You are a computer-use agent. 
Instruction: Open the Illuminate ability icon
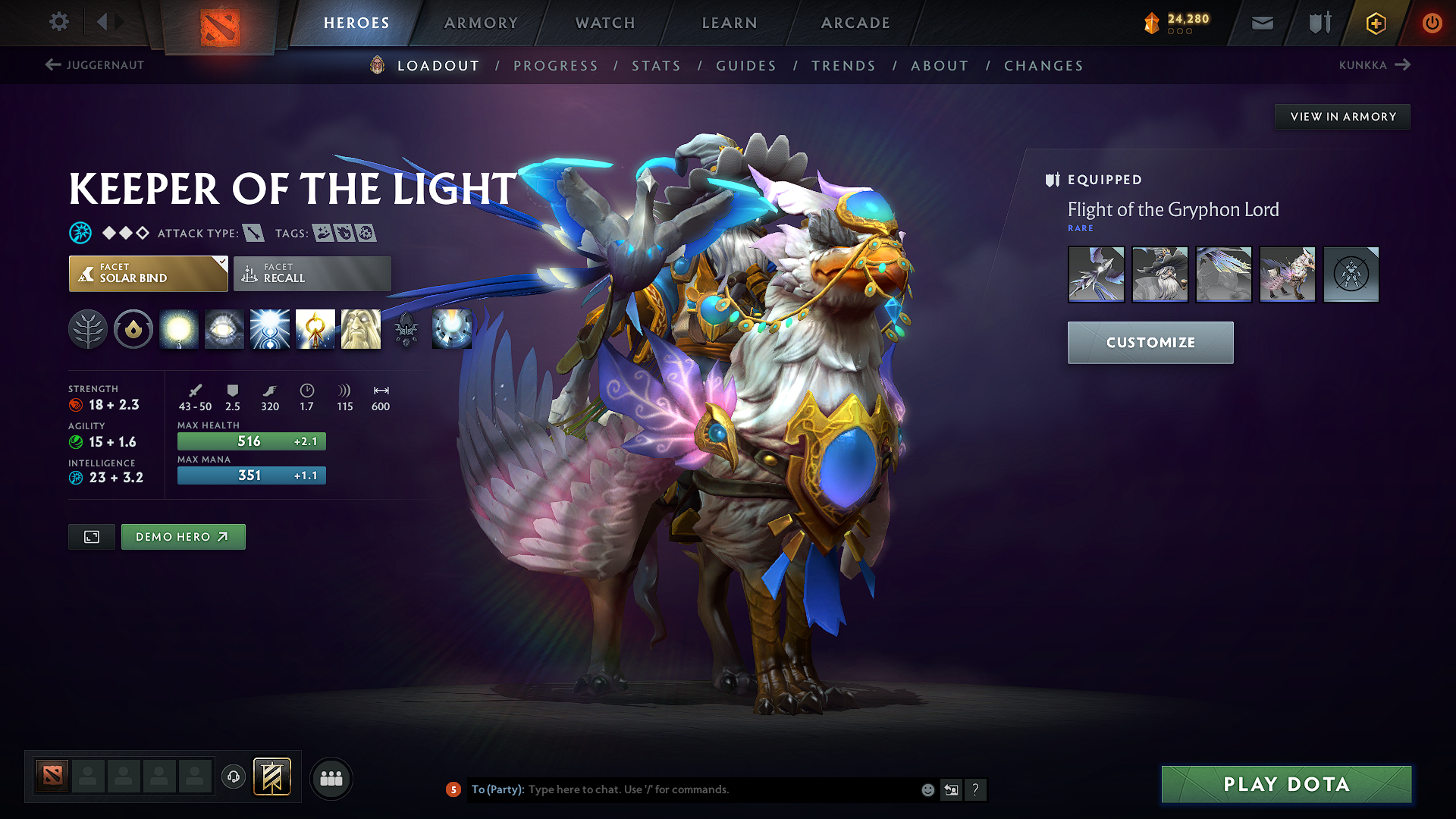click(179, 329)
